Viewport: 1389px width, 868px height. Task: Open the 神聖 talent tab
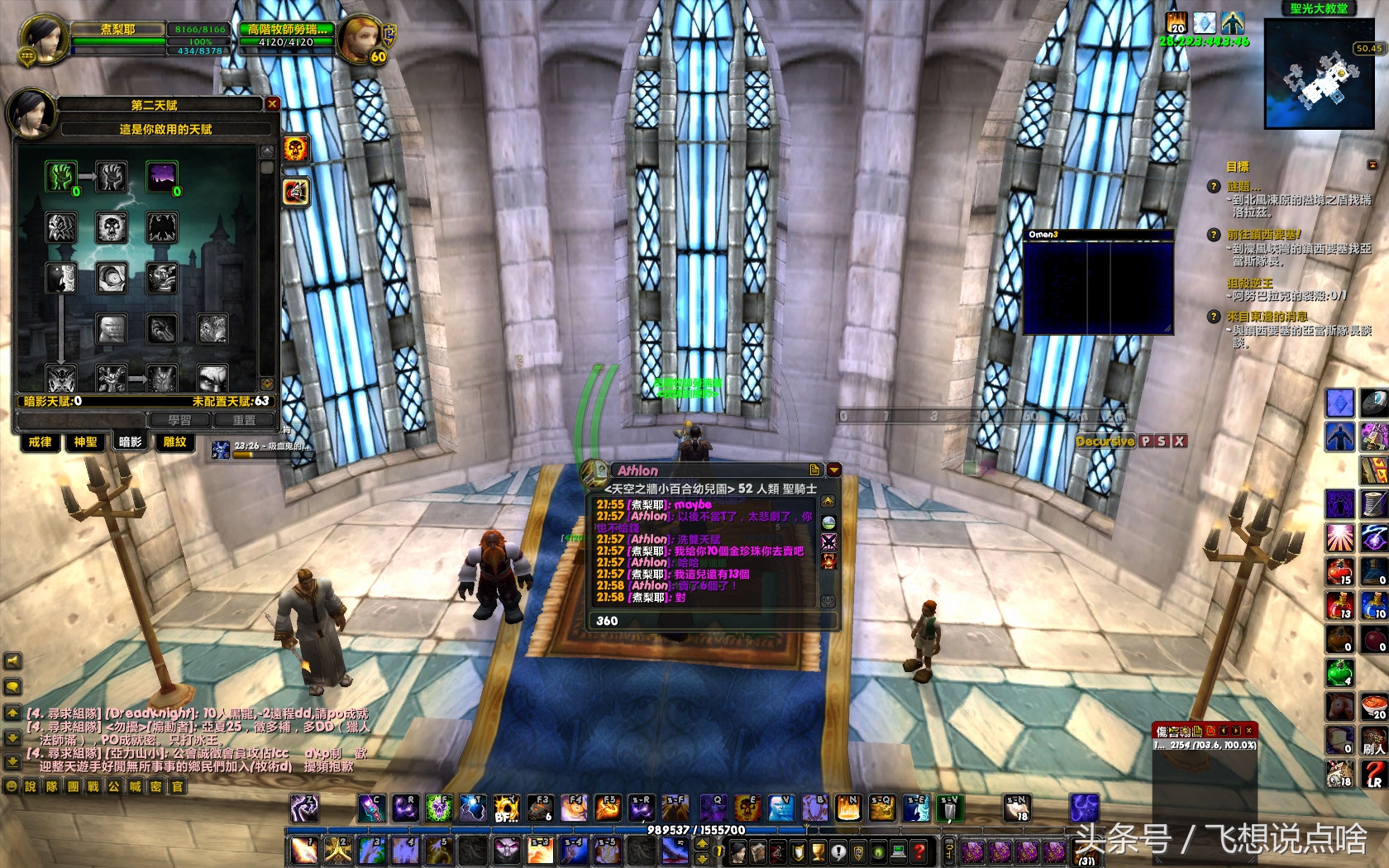(85, 442)
